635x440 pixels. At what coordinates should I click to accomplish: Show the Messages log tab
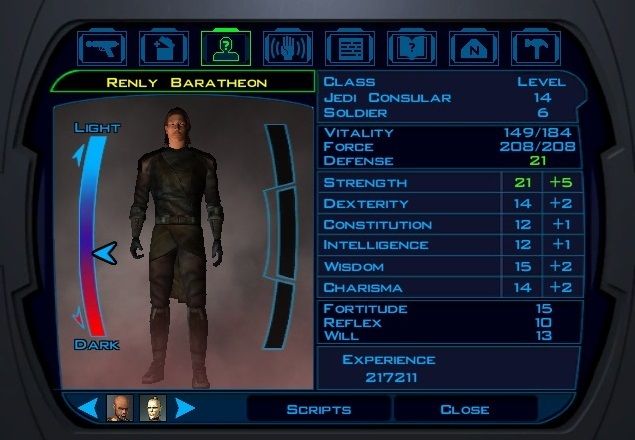tap(349, 47)
